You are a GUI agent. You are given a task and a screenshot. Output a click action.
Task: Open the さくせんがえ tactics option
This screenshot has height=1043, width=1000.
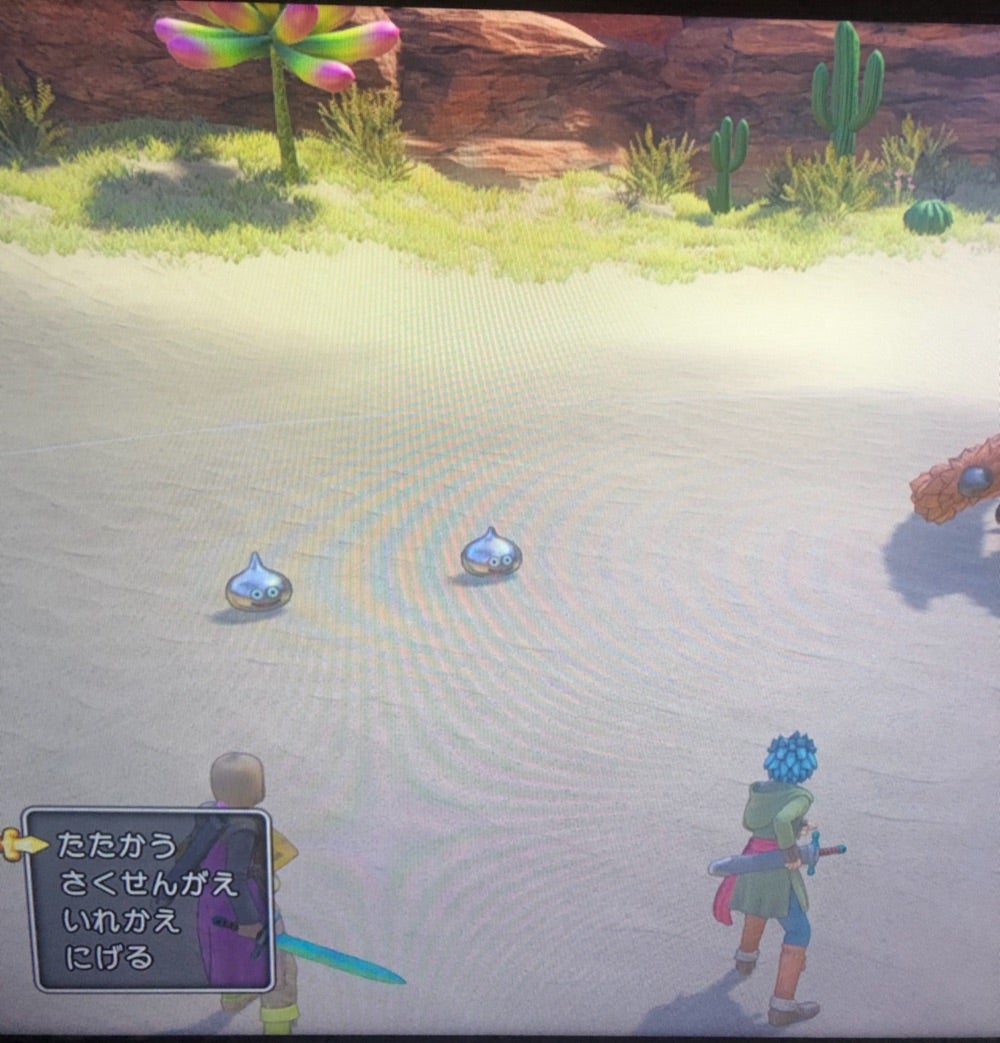pyautogui.click(x=148, y=883)
